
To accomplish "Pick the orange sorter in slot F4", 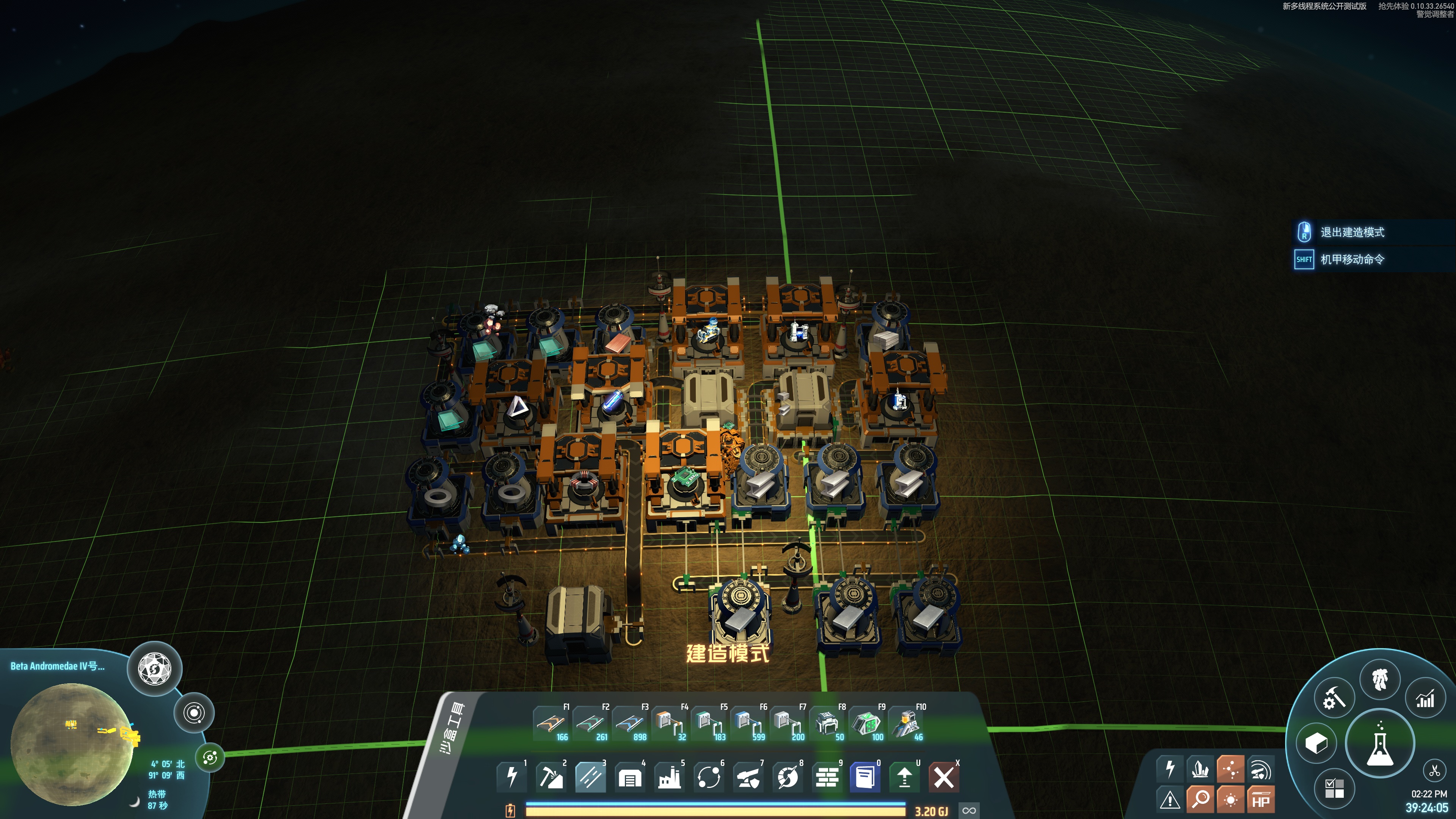I will (669, 723).
